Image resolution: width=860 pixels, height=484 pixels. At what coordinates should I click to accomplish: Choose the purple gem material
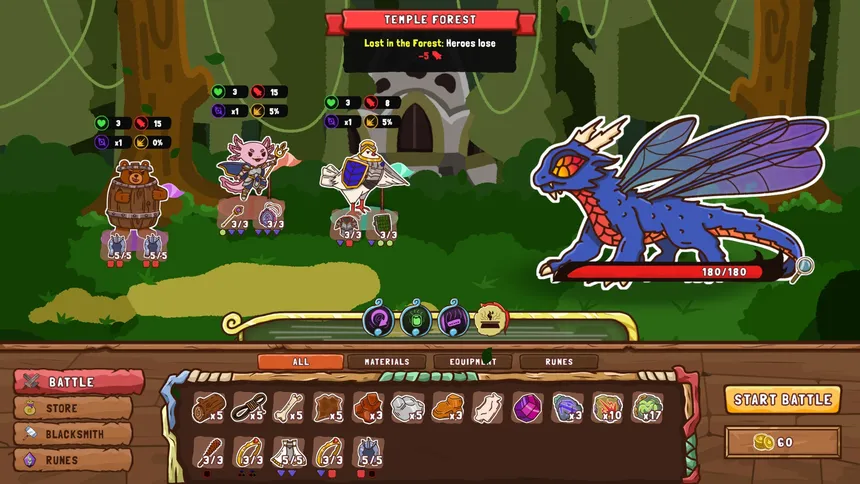click(527, 407)
